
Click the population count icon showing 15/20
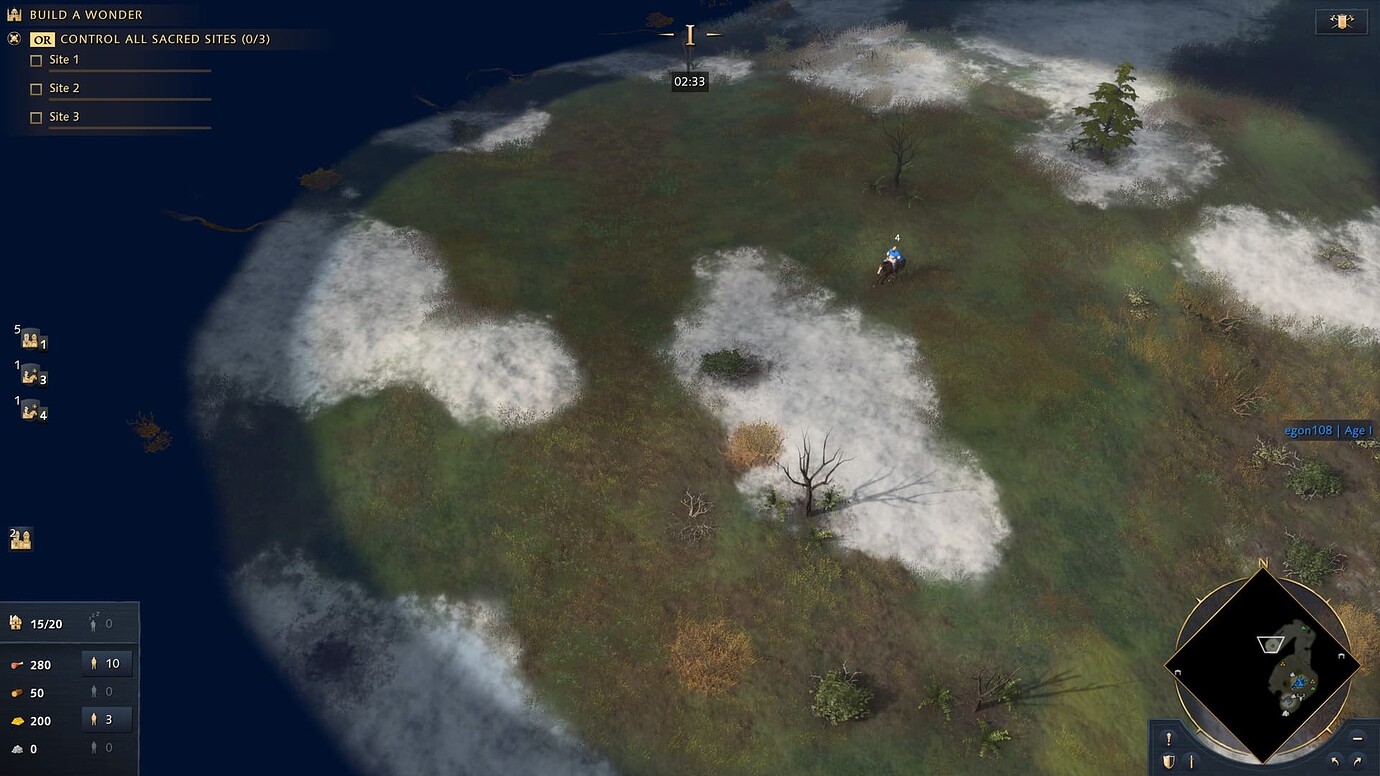pyautogui.click(x=16, y=622)
